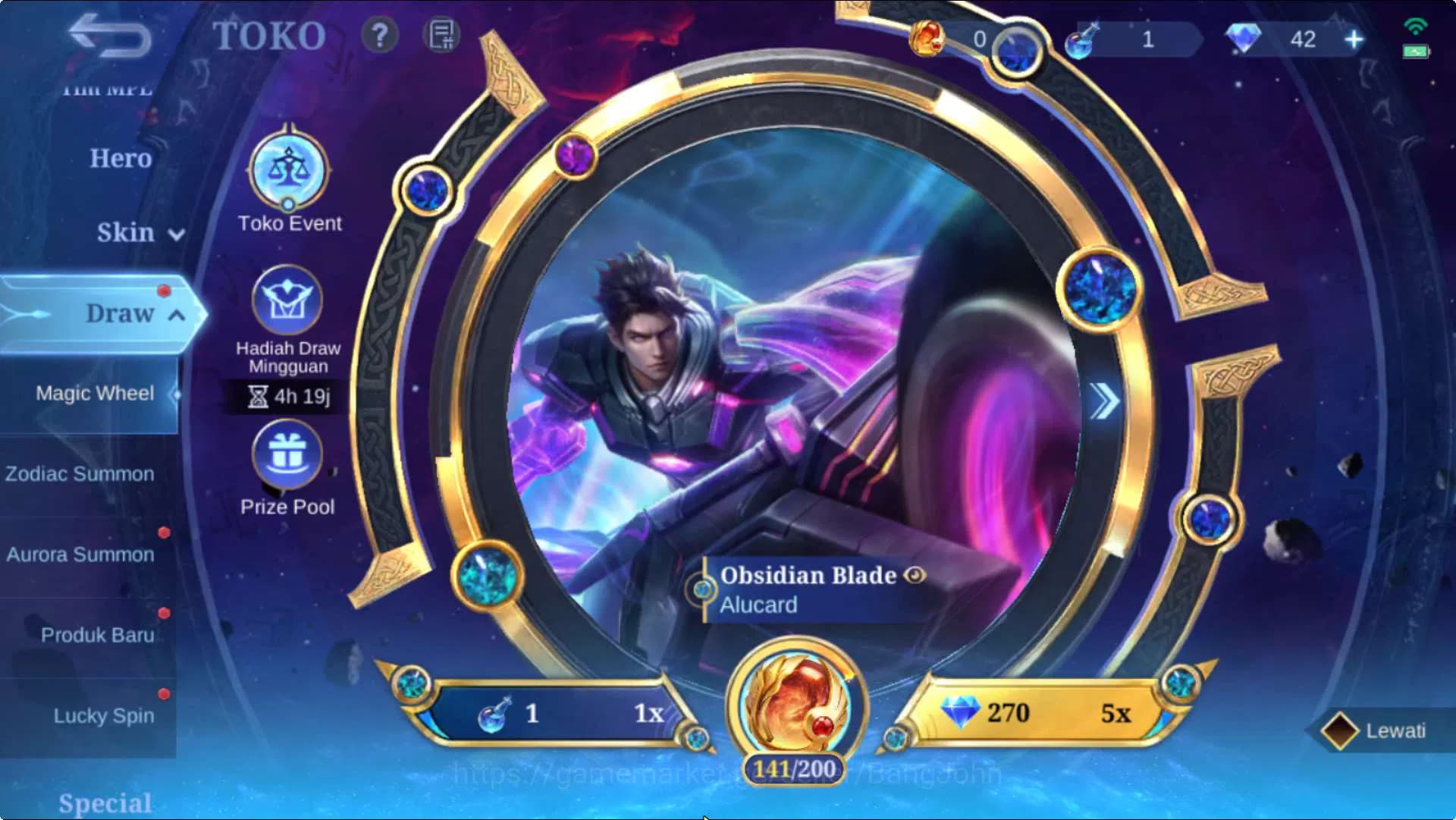This screenshot has height=820, width=1456.
Task: Preview Obsidian Blade with the eye icon
Action: click(915, 576)
